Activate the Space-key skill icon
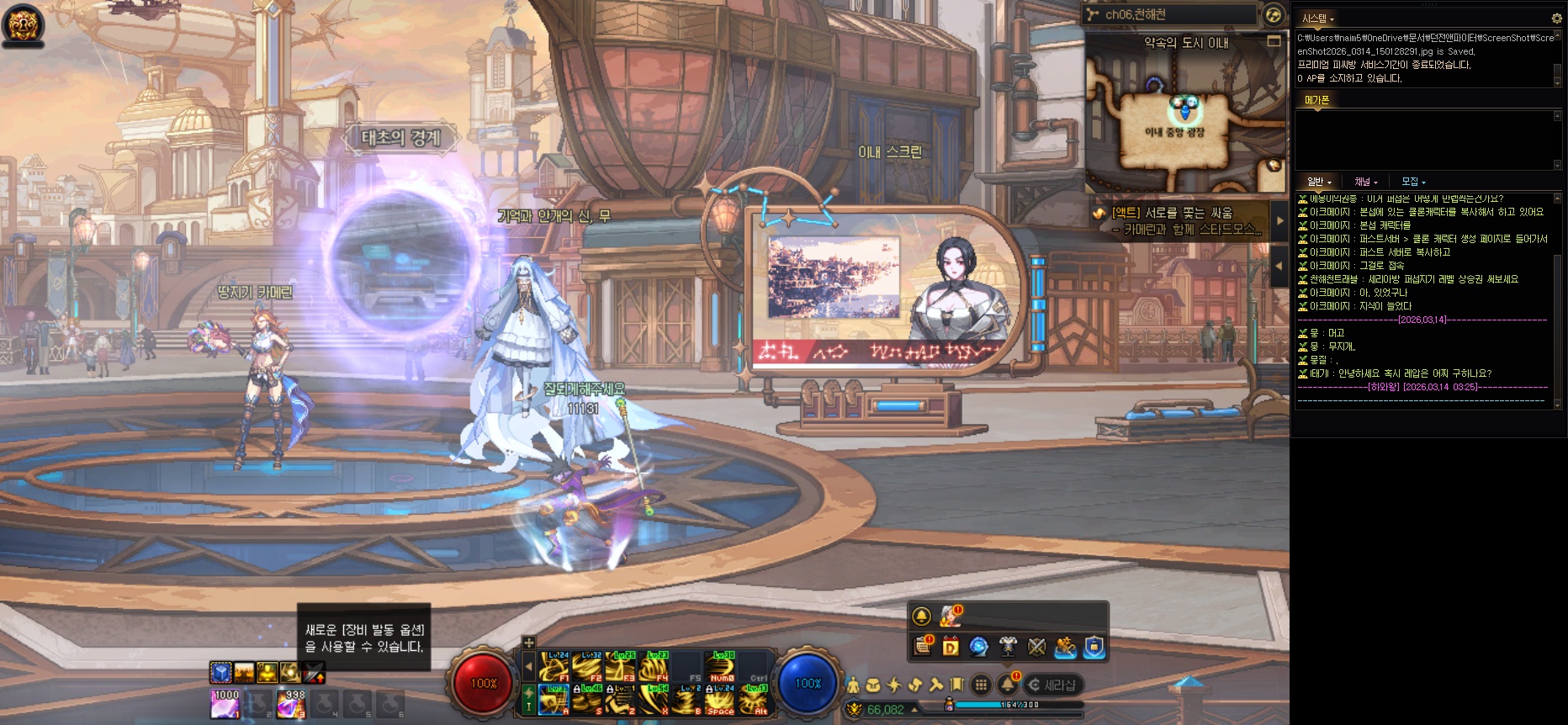The width and height of the screenshot is (1568, 725). [720, 699]
